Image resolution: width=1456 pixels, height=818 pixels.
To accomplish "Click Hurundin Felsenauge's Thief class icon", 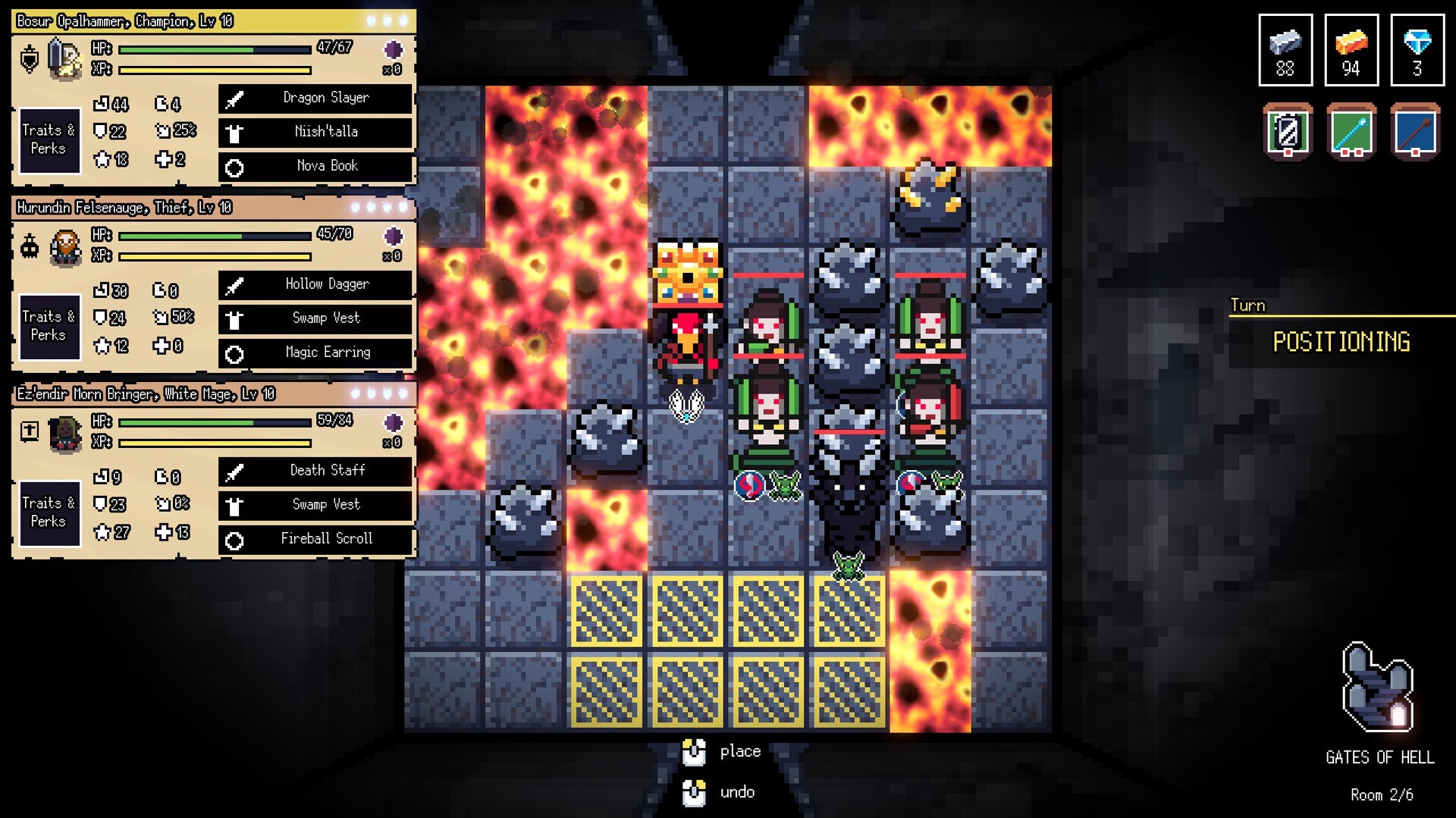I will [x=29, y=246].
